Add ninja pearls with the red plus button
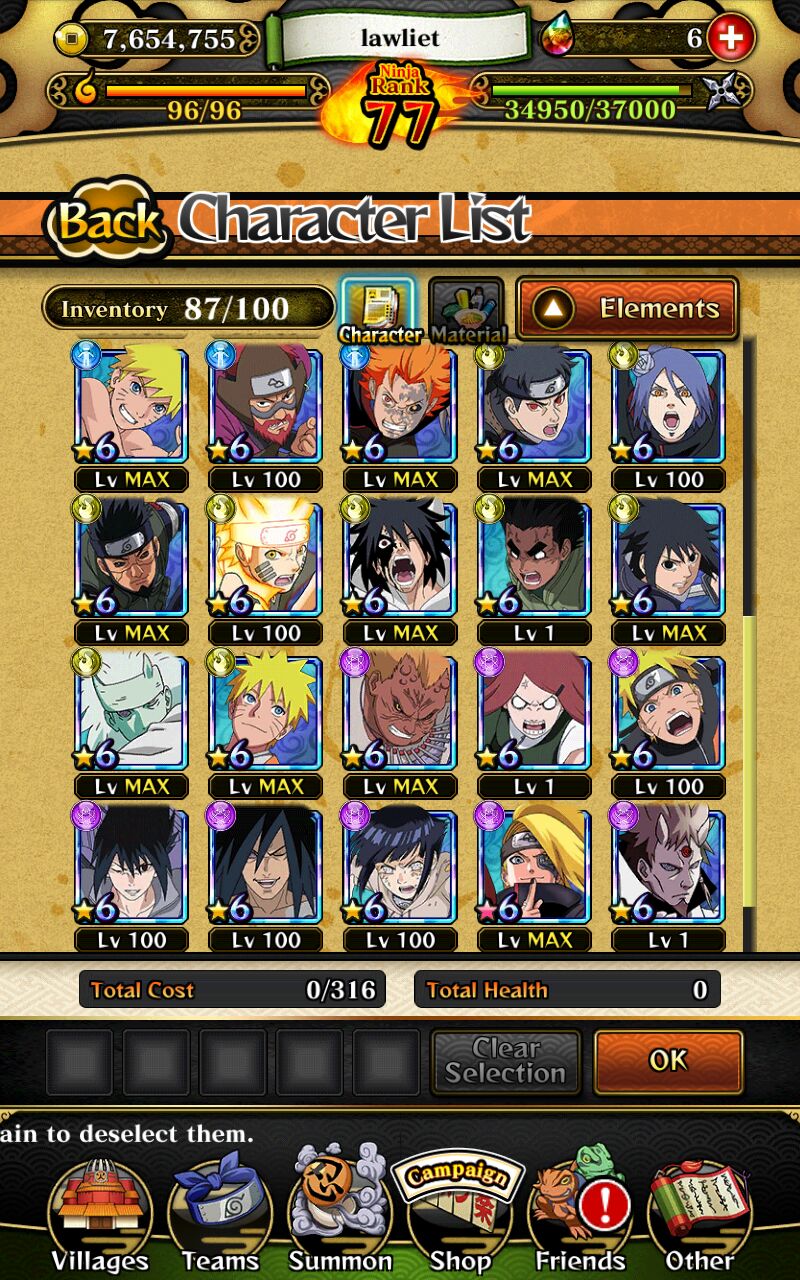 pyautogui.click(x=730, y=39)
